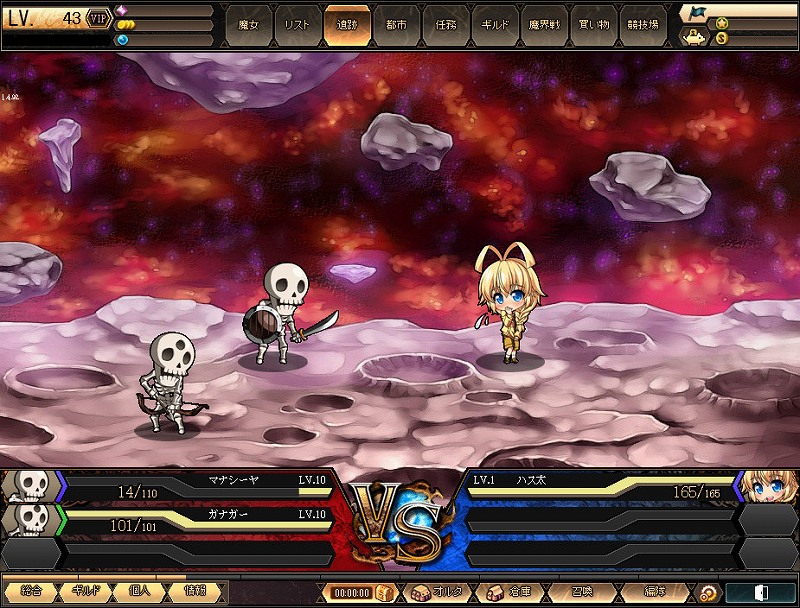
Task: Open the gear settings icon
Action: click(708, 593)
